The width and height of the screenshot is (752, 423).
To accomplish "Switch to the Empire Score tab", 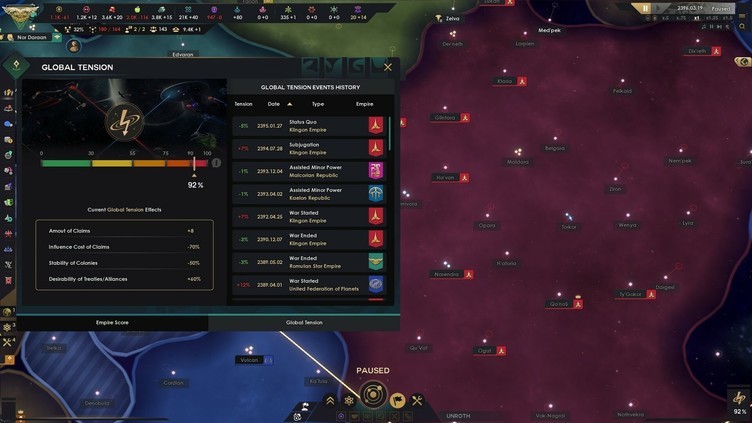I will pyautogui.click(x=112, y=323).
